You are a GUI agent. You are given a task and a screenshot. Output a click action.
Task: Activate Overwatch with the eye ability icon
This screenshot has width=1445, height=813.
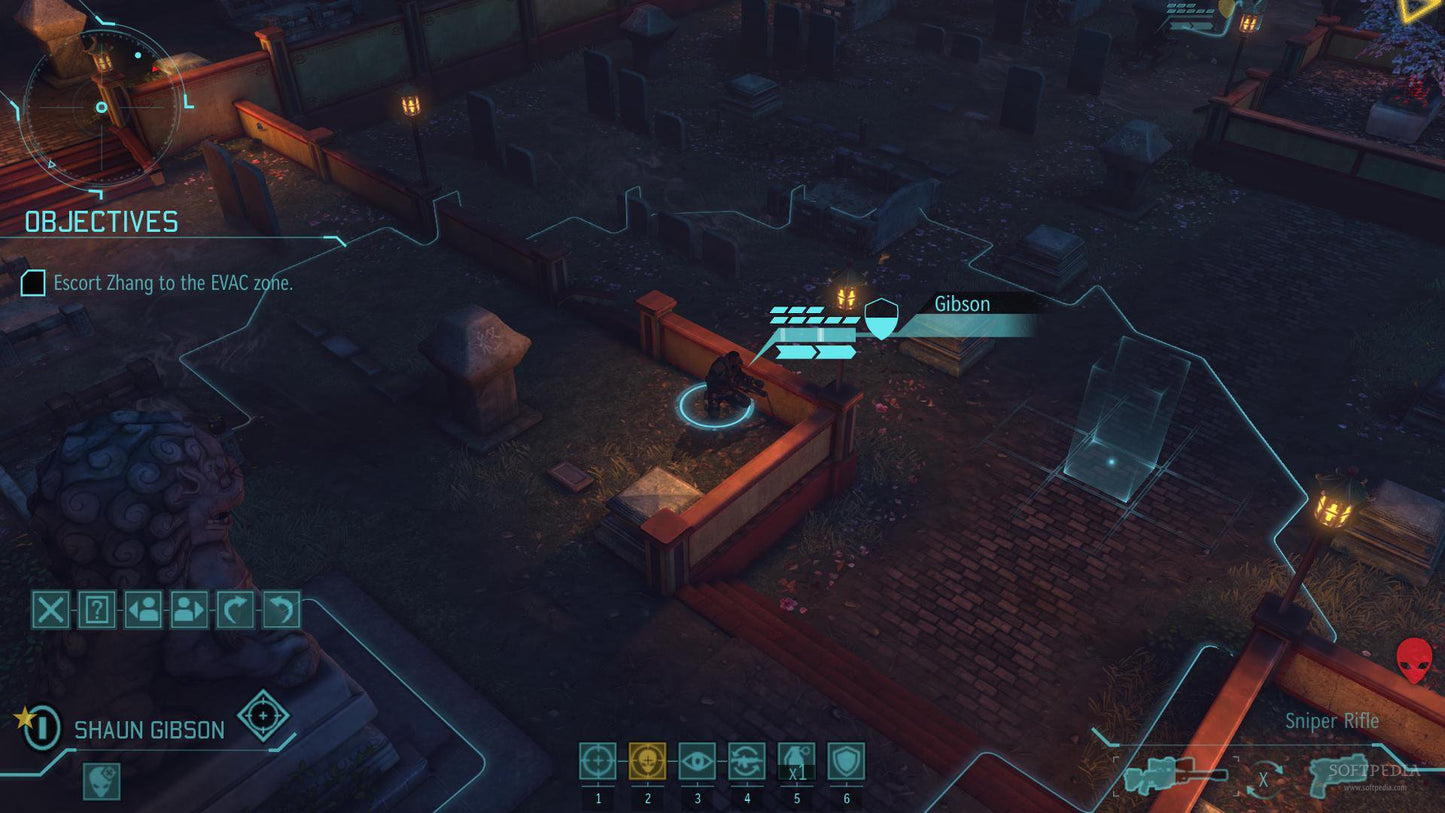(696, 762)
